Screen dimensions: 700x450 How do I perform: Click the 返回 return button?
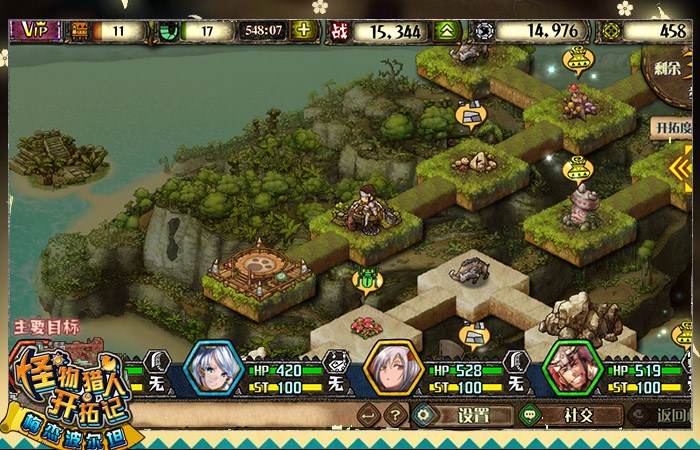tap(672, 415)
